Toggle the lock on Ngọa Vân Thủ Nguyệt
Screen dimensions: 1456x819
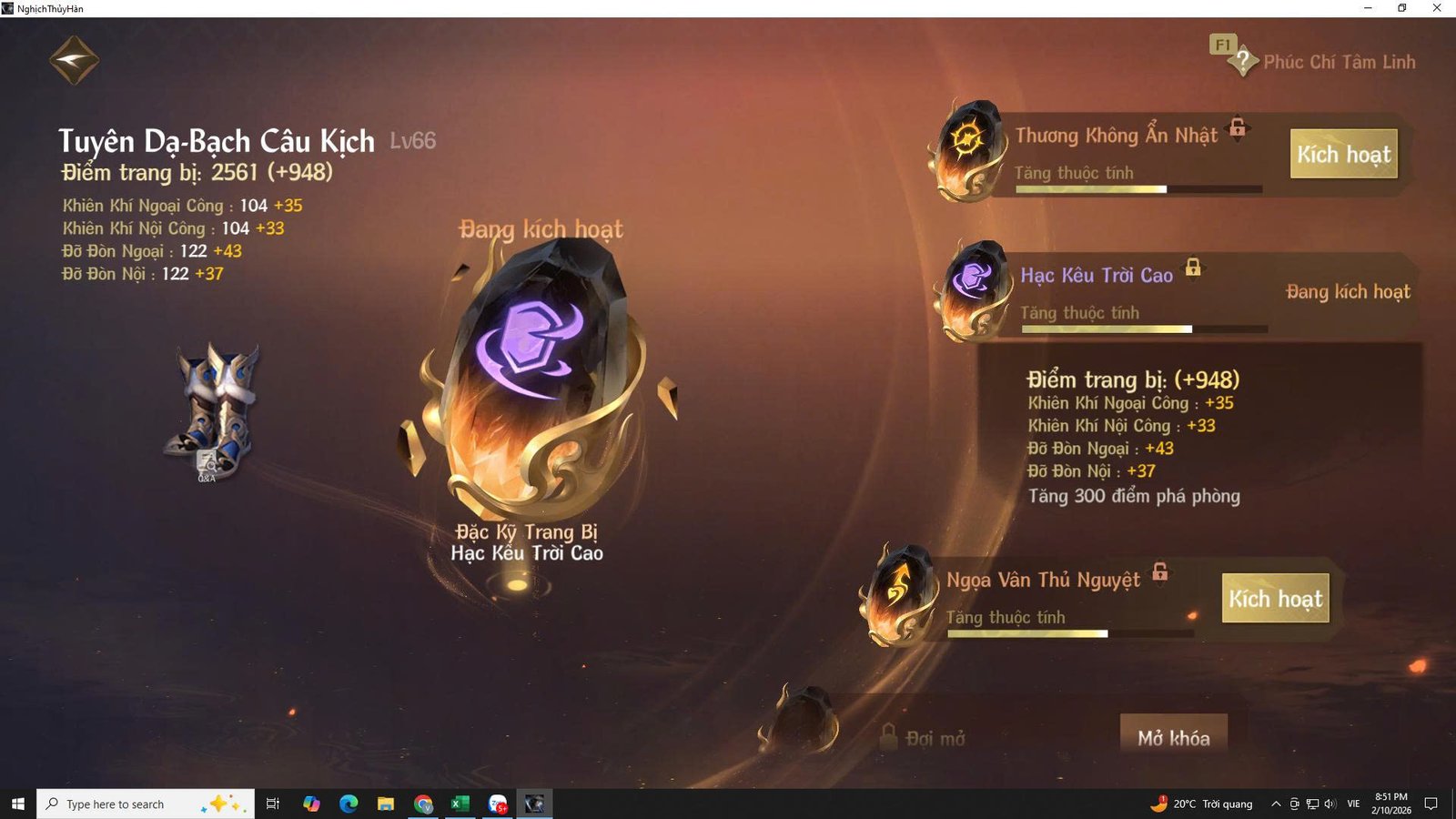click(1158, 574)
